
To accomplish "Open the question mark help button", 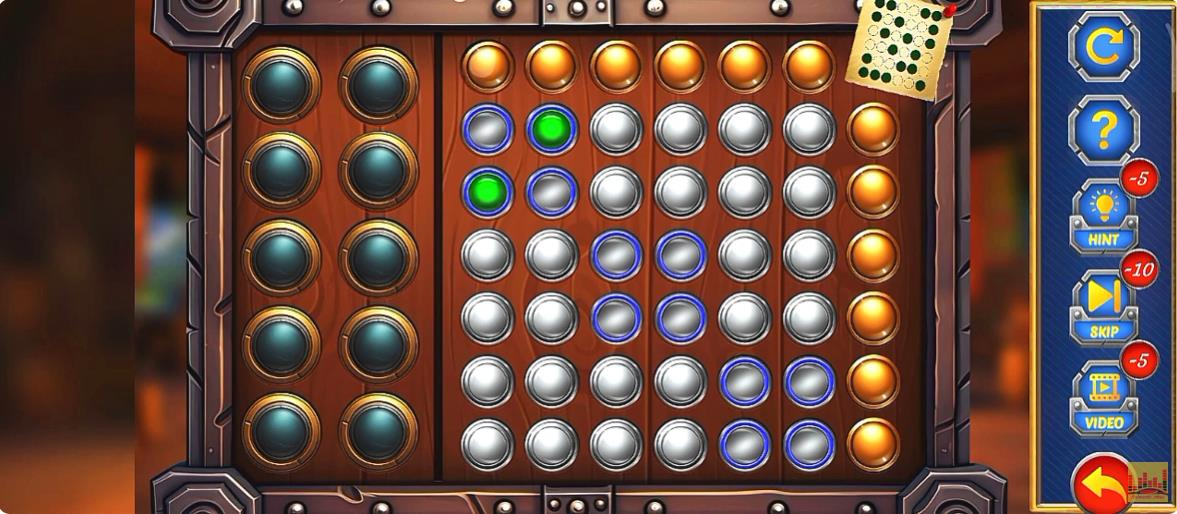I will tap(1103, 130).
